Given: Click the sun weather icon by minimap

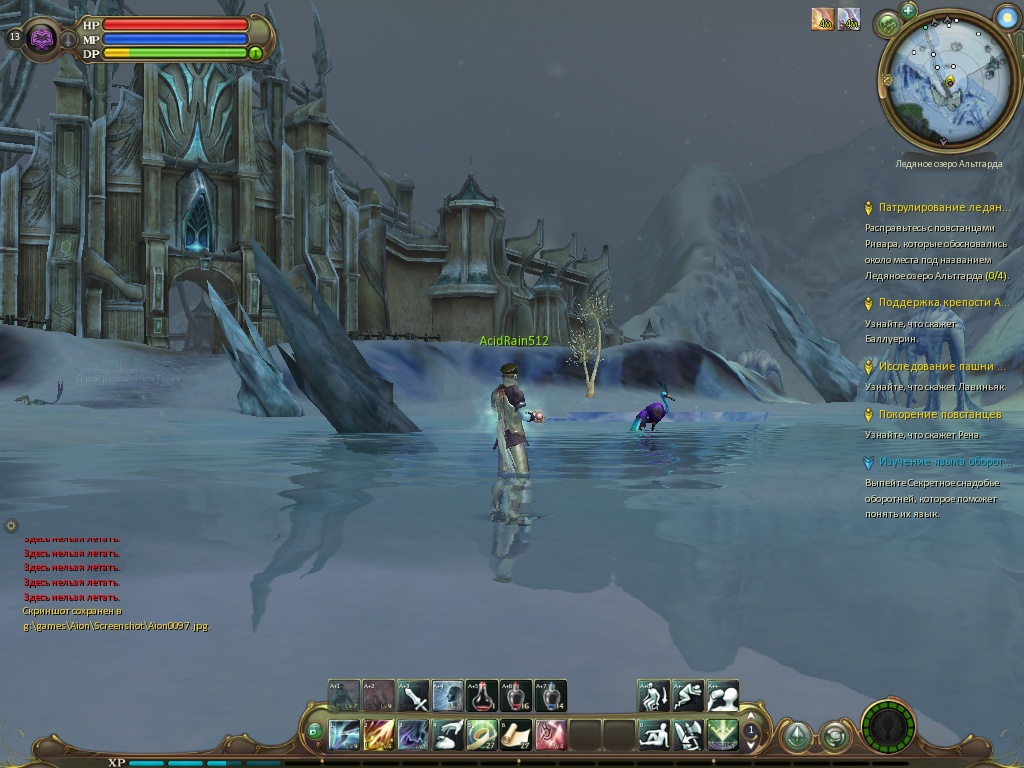Looking at the screenshot, I should point(1006,16).
